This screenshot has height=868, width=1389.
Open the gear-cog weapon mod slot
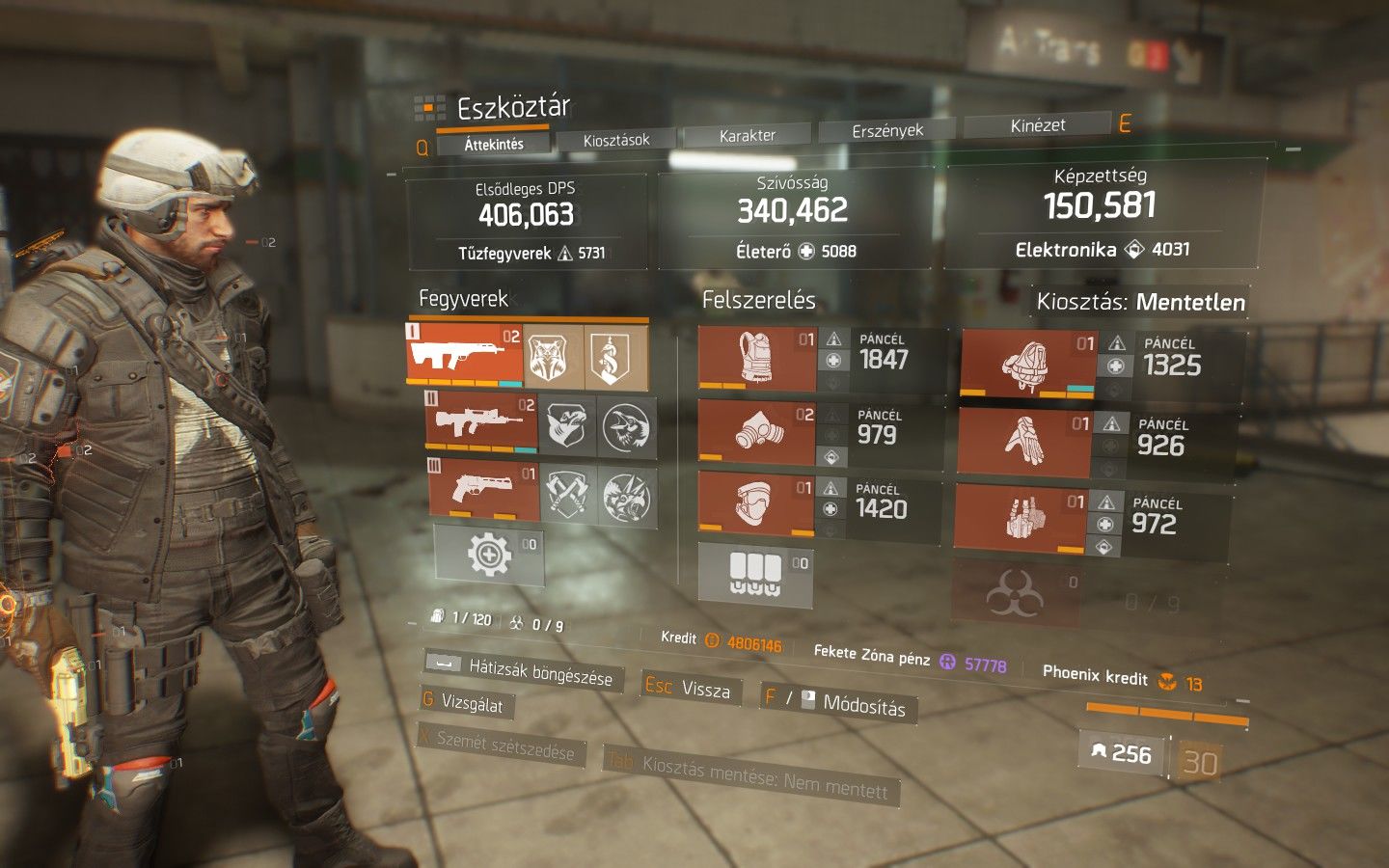click(x=489, y=556)
